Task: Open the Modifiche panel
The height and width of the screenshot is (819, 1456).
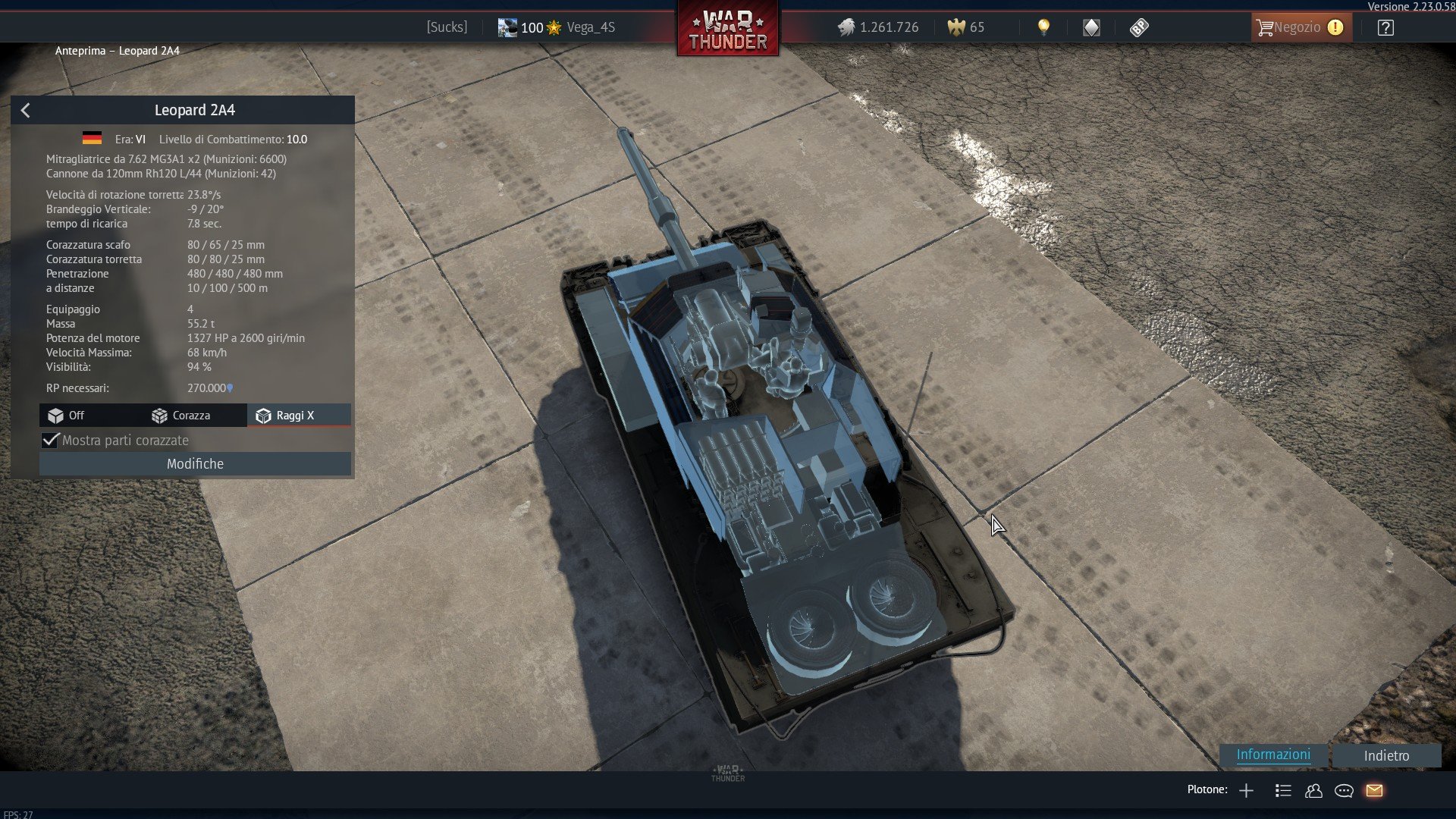Action: pos(195,464)
